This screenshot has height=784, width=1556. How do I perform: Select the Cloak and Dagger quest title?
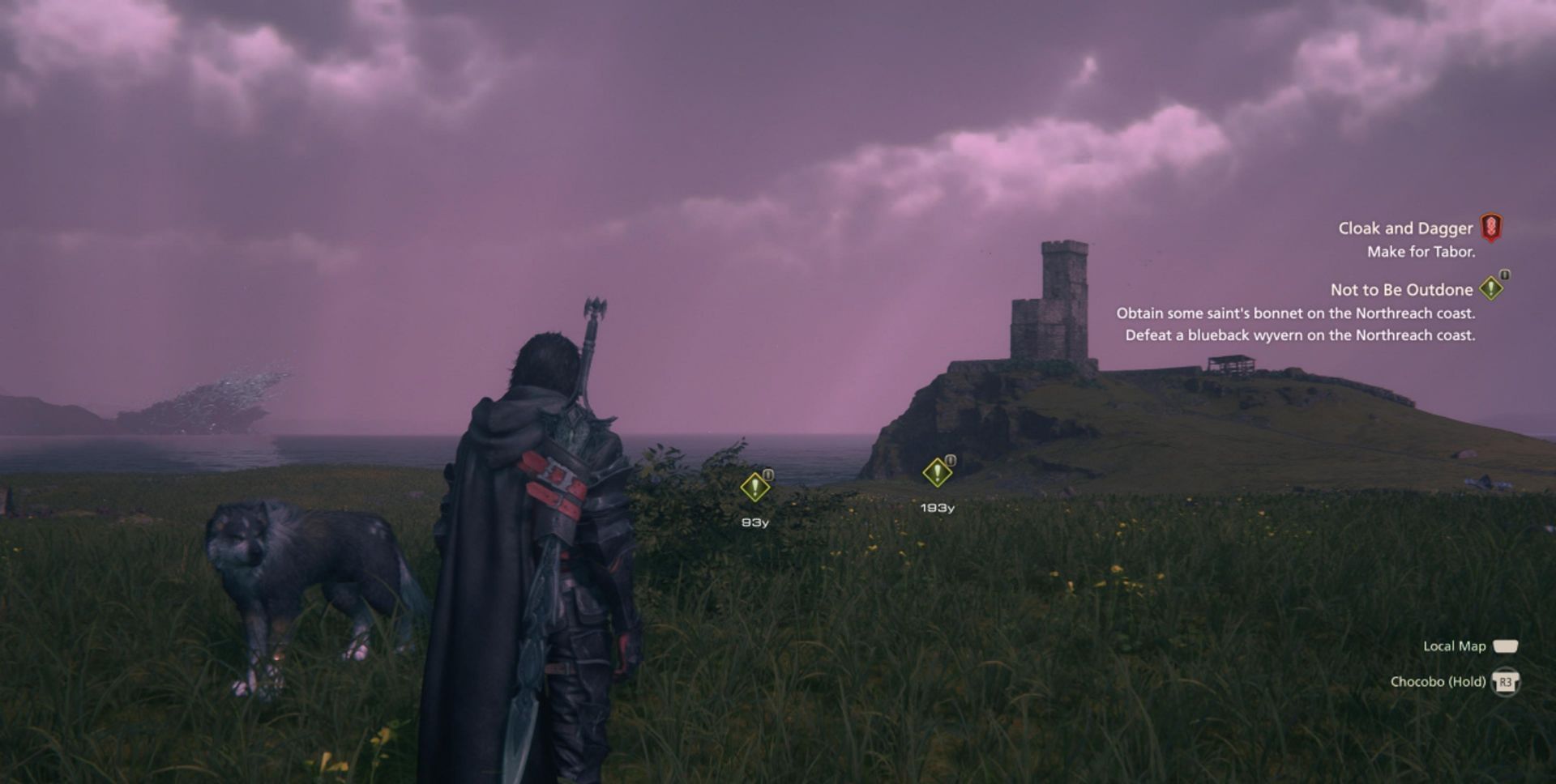click(1406, 228)
